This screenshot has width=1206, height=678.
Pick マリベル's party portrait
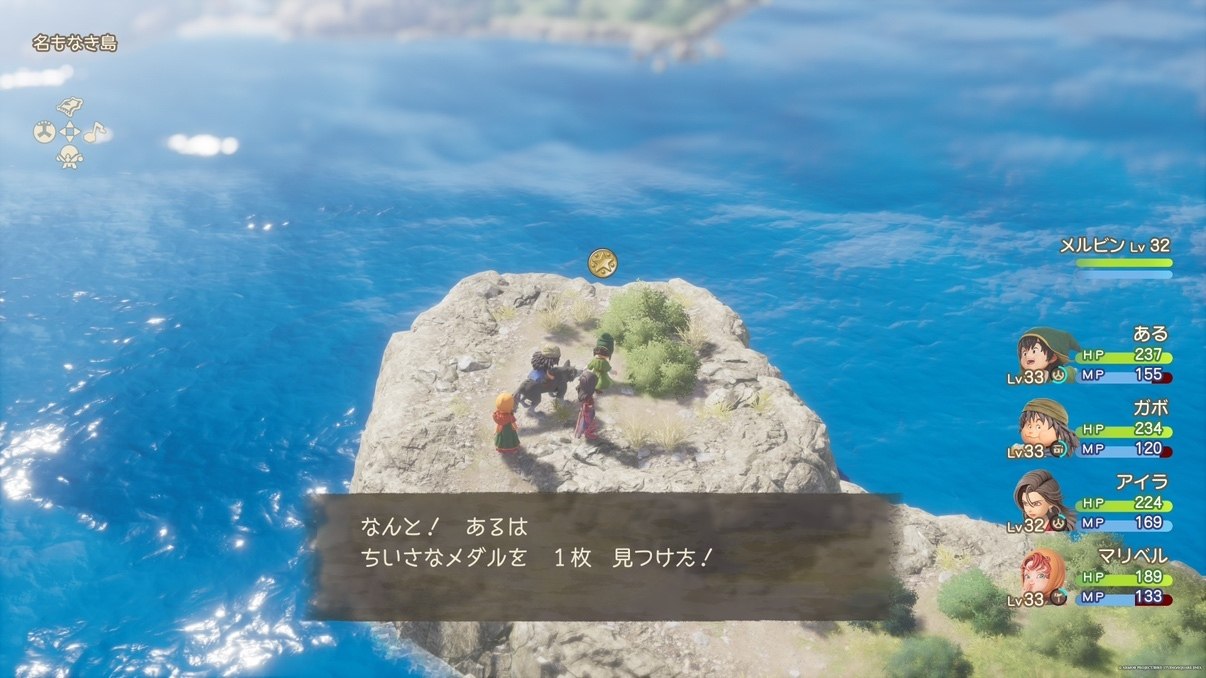point(1041,575)
